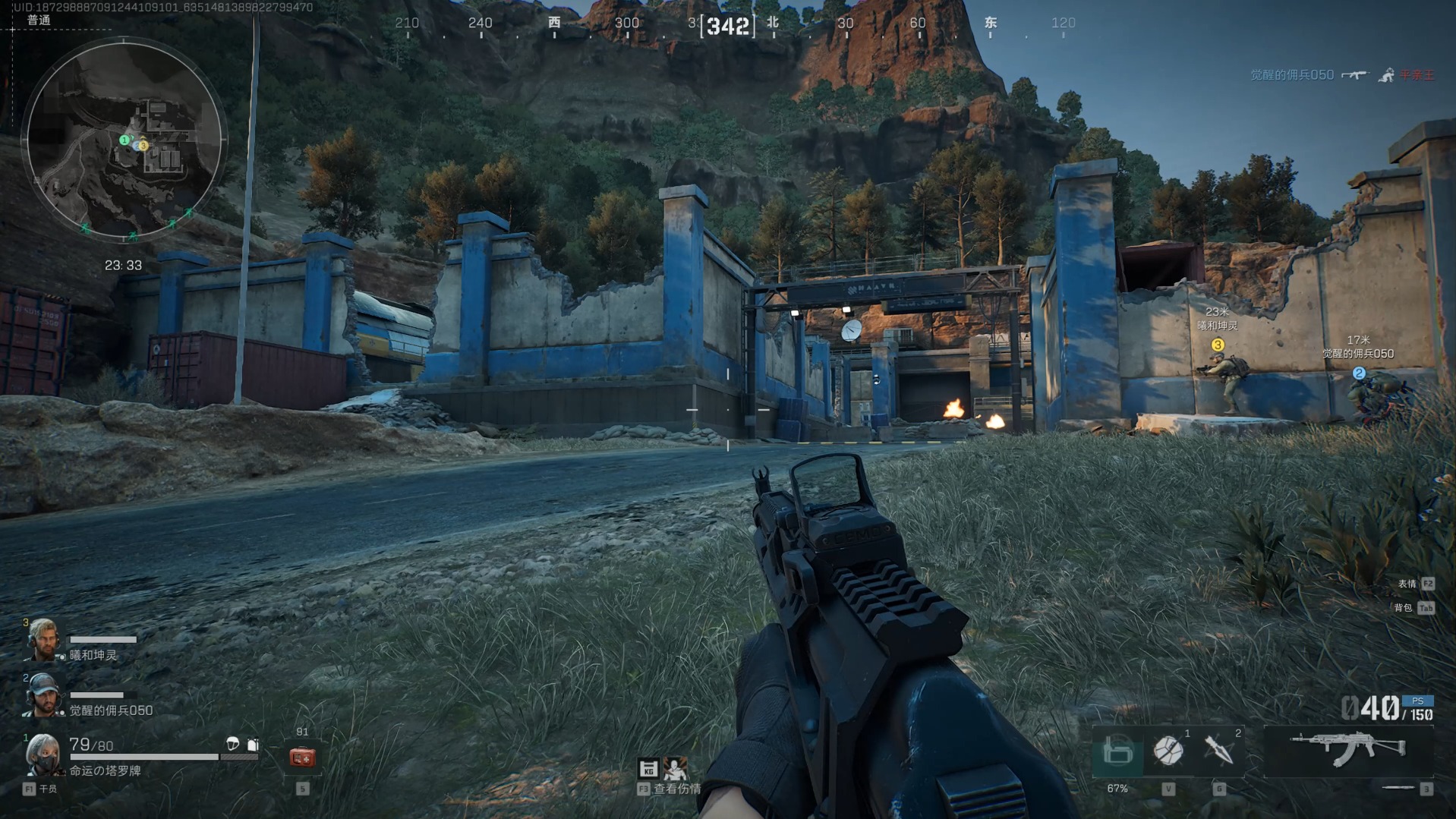1456x819 pixels.
Task: Select the red medkit item slot
Action: [x=302, y=757]
